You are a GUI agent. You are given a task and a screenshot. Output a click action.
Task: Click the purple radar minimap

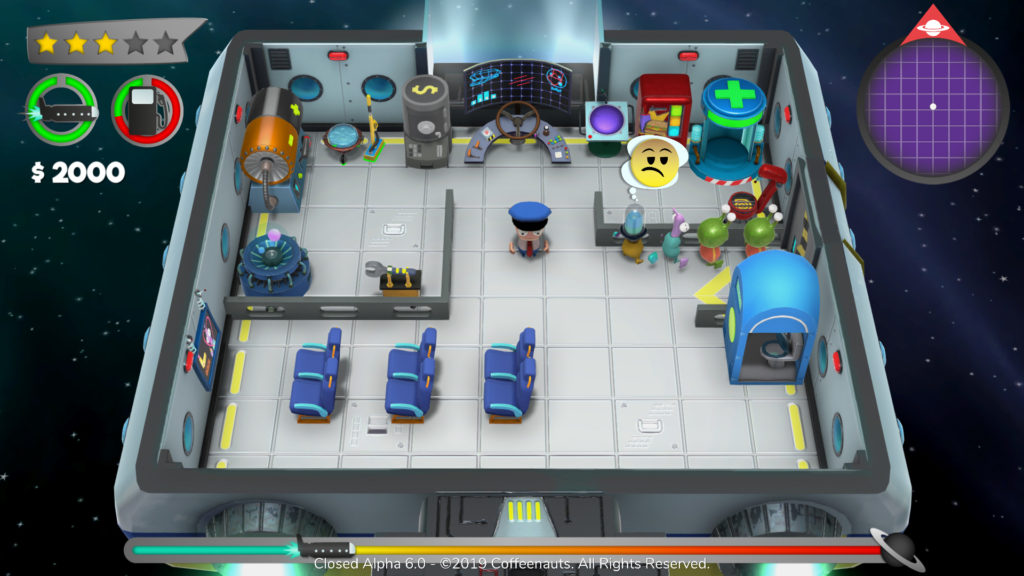(x=932, y=104)
